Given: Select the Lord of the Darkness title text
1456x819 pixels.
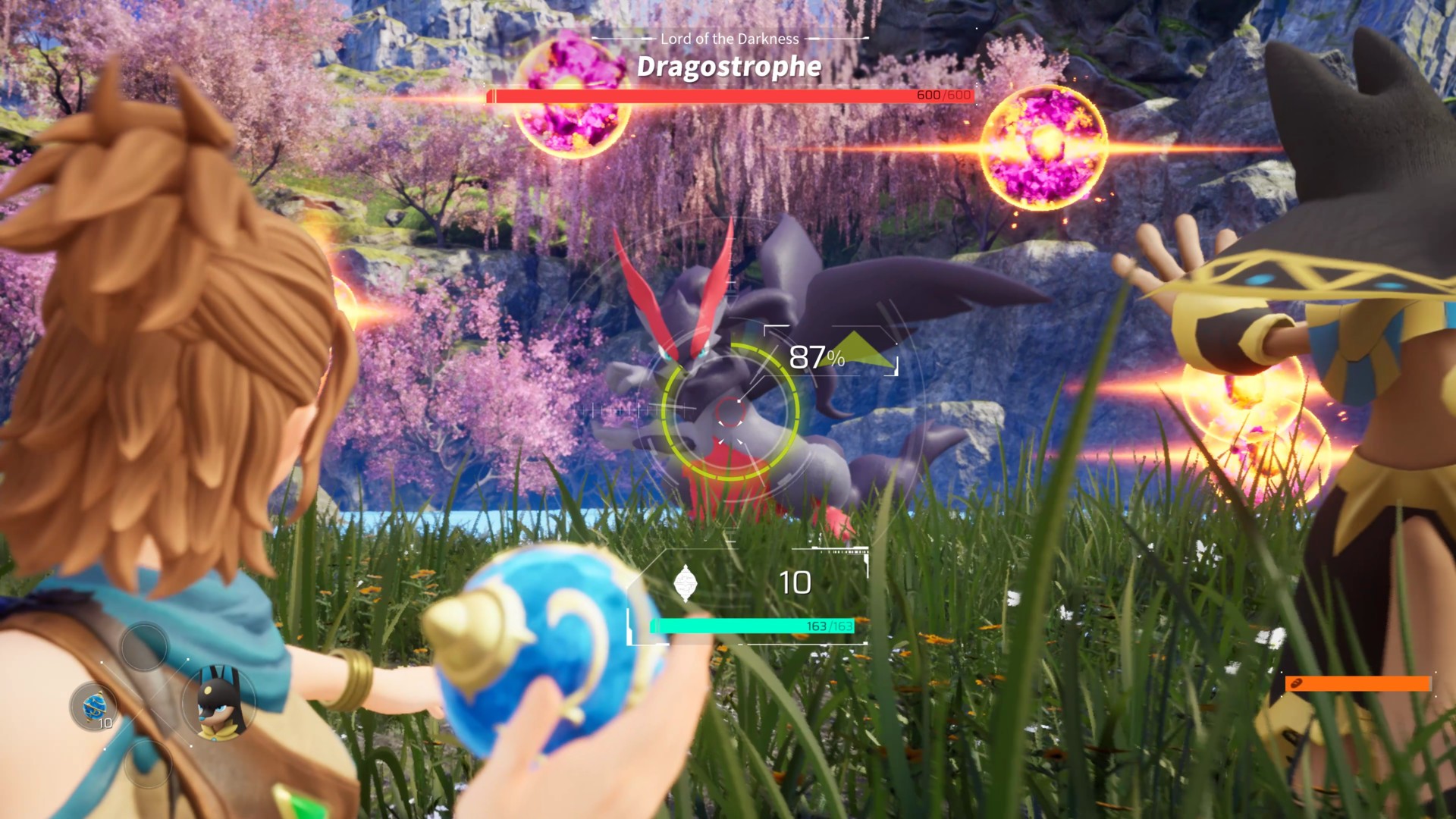Looking at the screenshot, I should 730,39.
